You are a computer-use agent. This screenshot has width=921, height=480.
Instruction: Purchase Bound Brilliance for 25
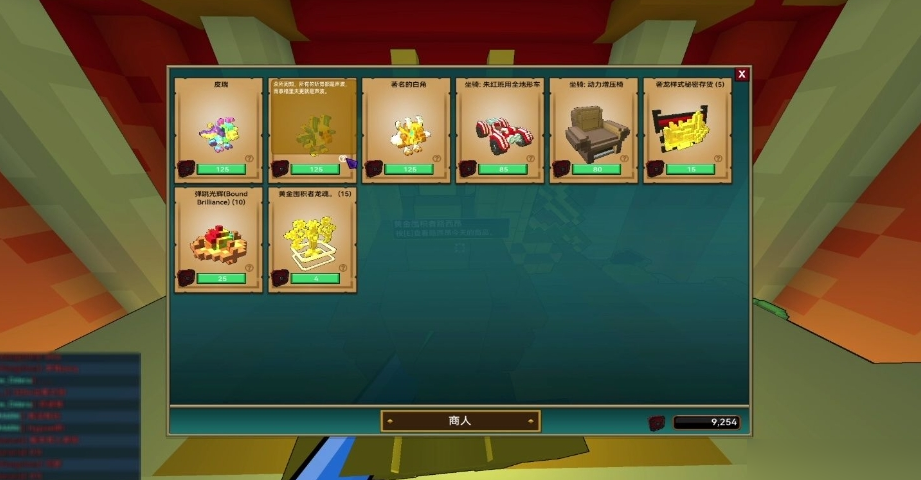click(222, 278)
